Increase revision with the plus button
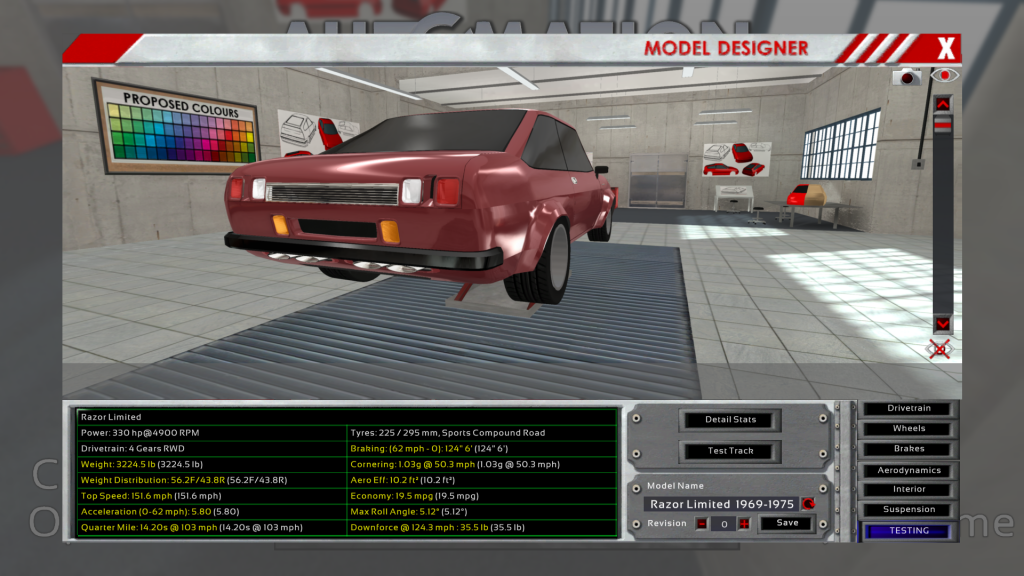Image resolution: width=1024 pixels, height=576 pixels. click(744, 523)
